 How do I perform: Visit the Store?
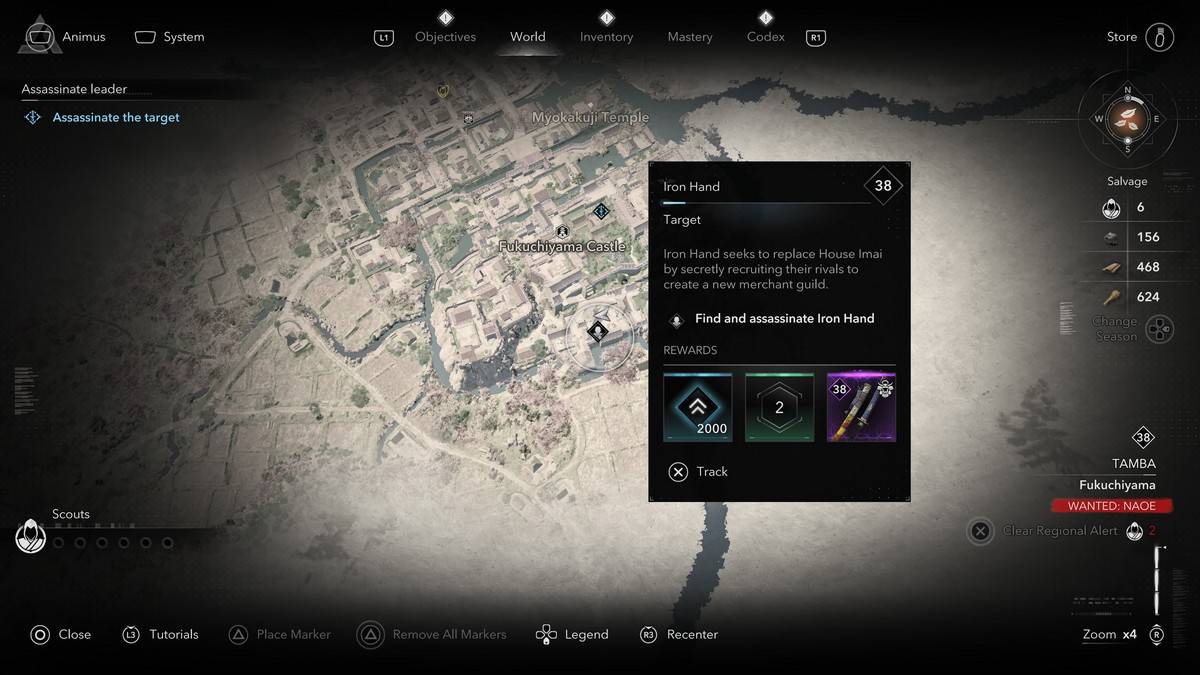point(1122,37)
